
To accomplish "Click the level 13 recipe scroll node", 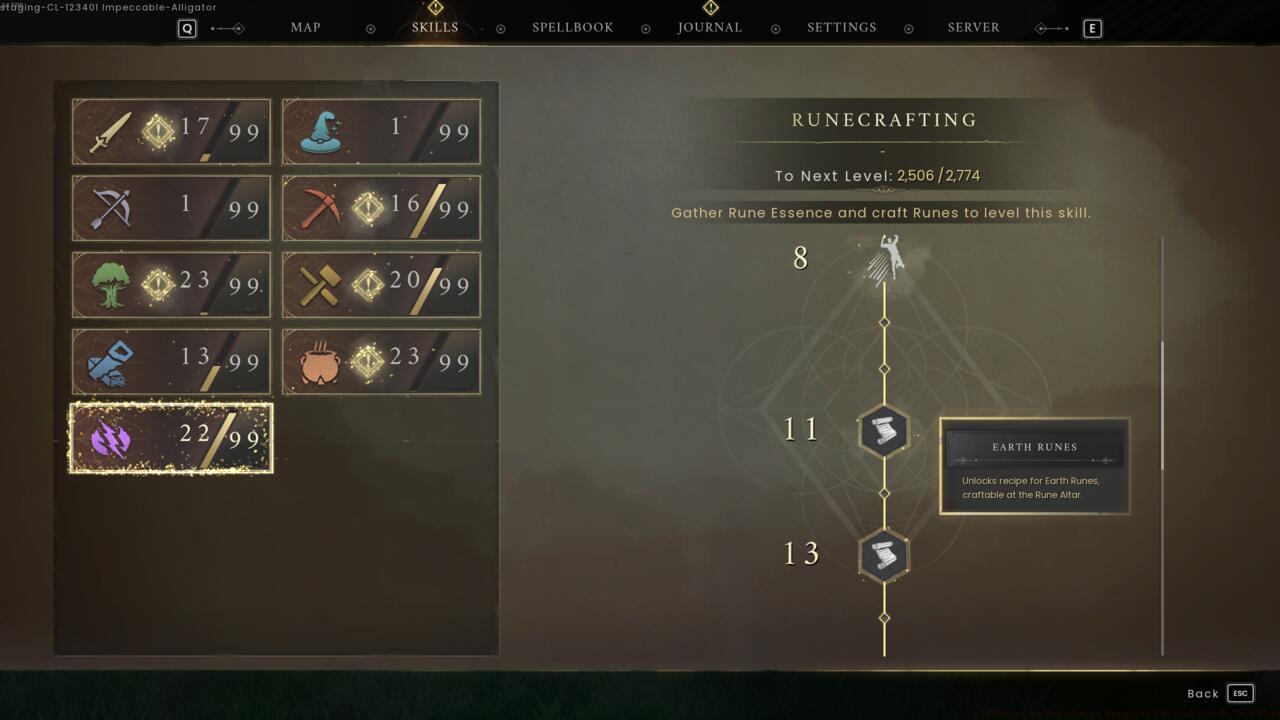I will 884,555.
